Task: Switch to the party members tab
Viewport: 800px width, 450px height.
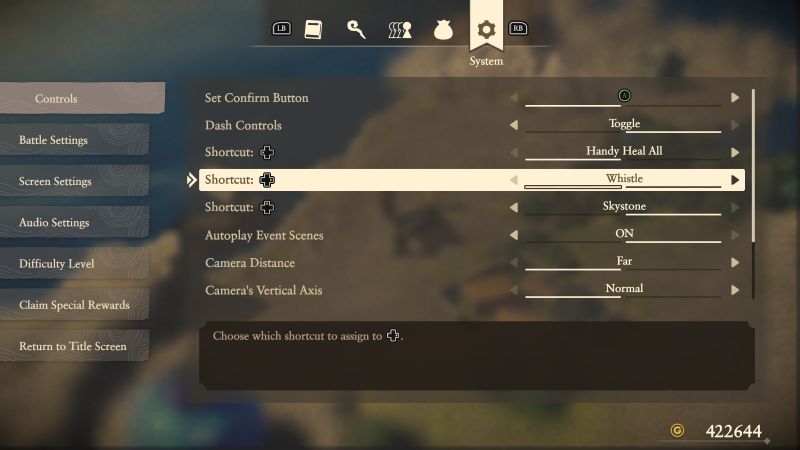Action: coord(400,30)
